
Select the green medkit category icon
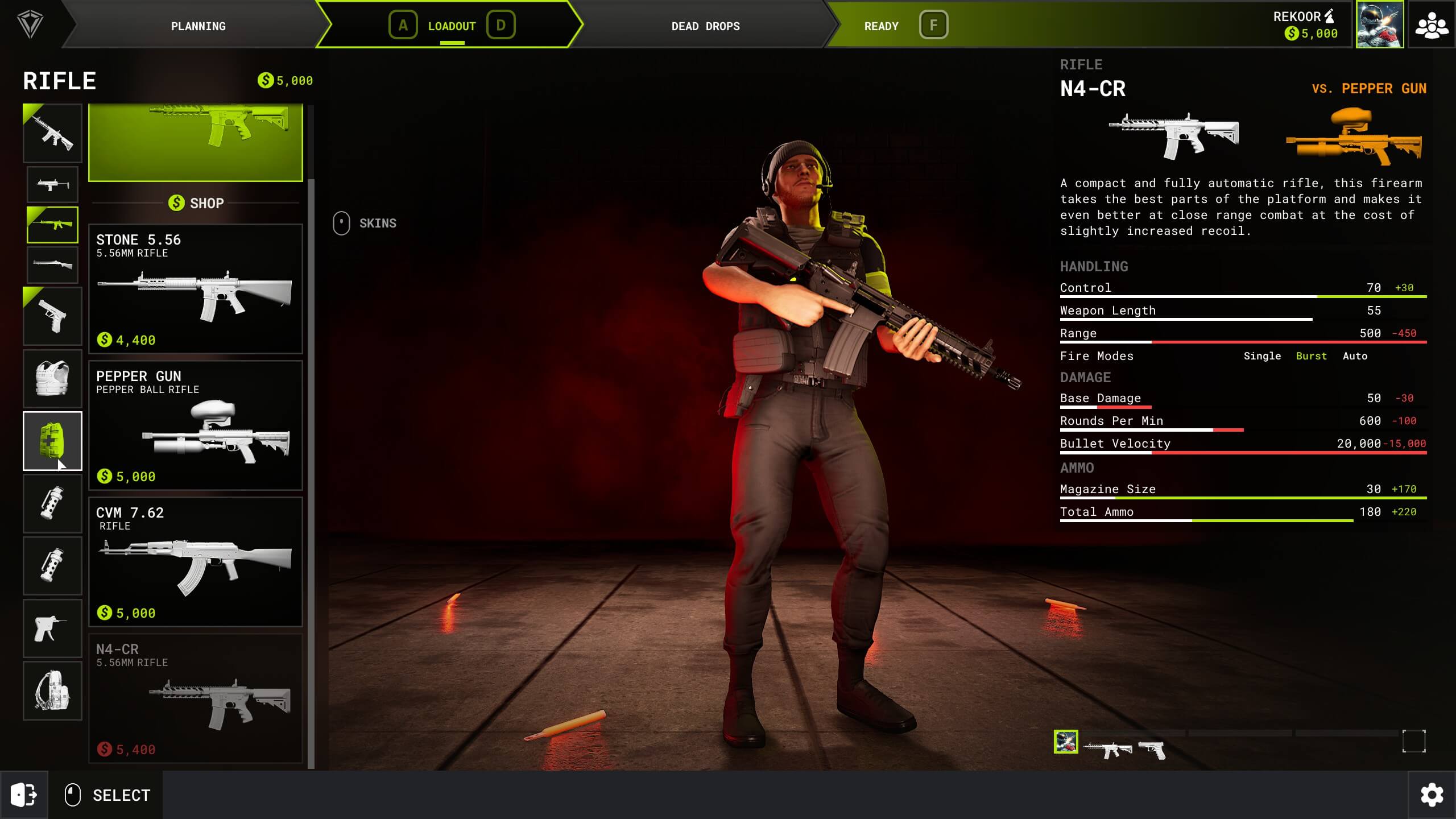click(52, 441)
